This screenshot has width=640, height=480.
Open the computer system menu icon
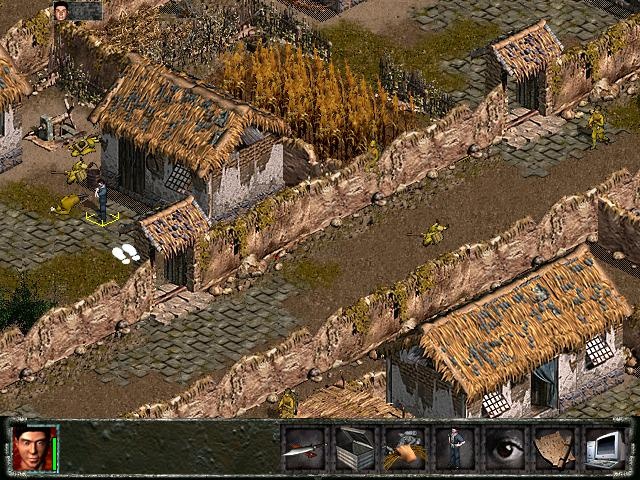(x=605, y=448)
